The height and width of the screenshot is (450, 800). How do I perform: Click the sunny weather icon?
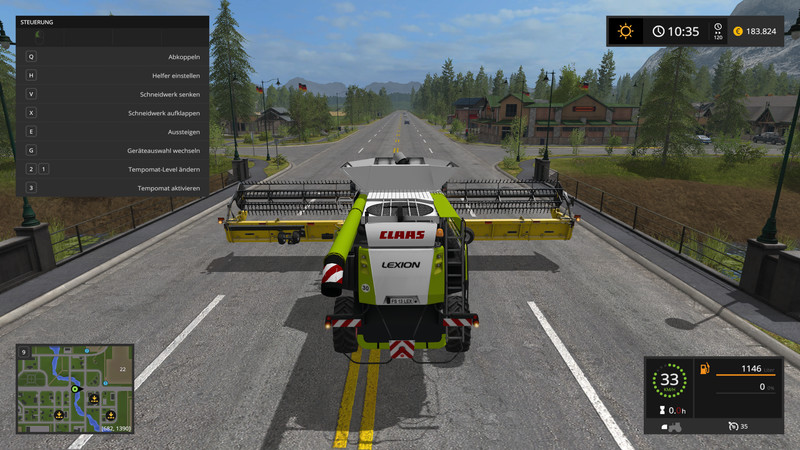(x=626, y=31)
